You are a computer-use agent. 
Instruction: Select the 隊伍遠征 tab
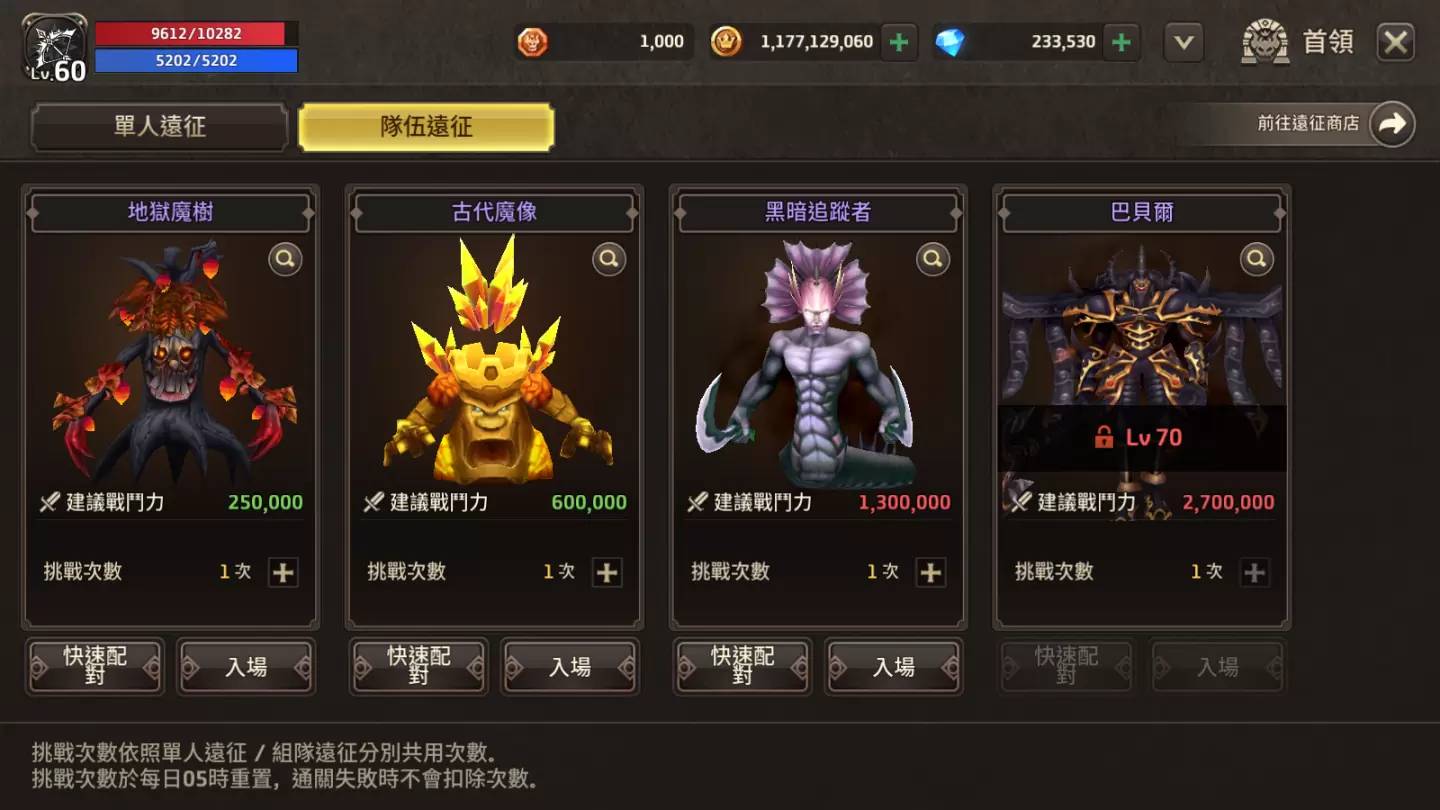click(x=426, y=127)
